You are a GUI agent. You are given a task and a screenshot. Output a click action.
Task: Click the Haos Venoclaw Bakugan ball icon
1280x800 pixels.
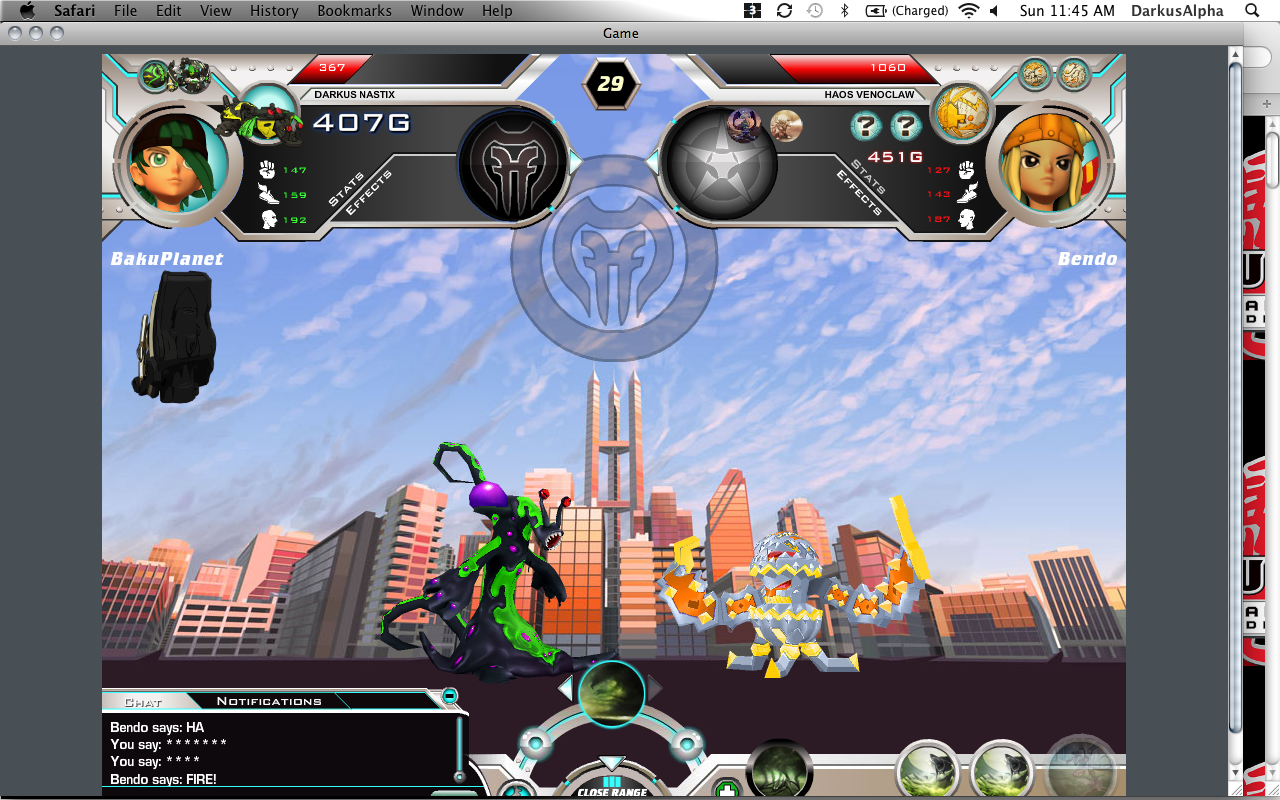coord(961,112)
